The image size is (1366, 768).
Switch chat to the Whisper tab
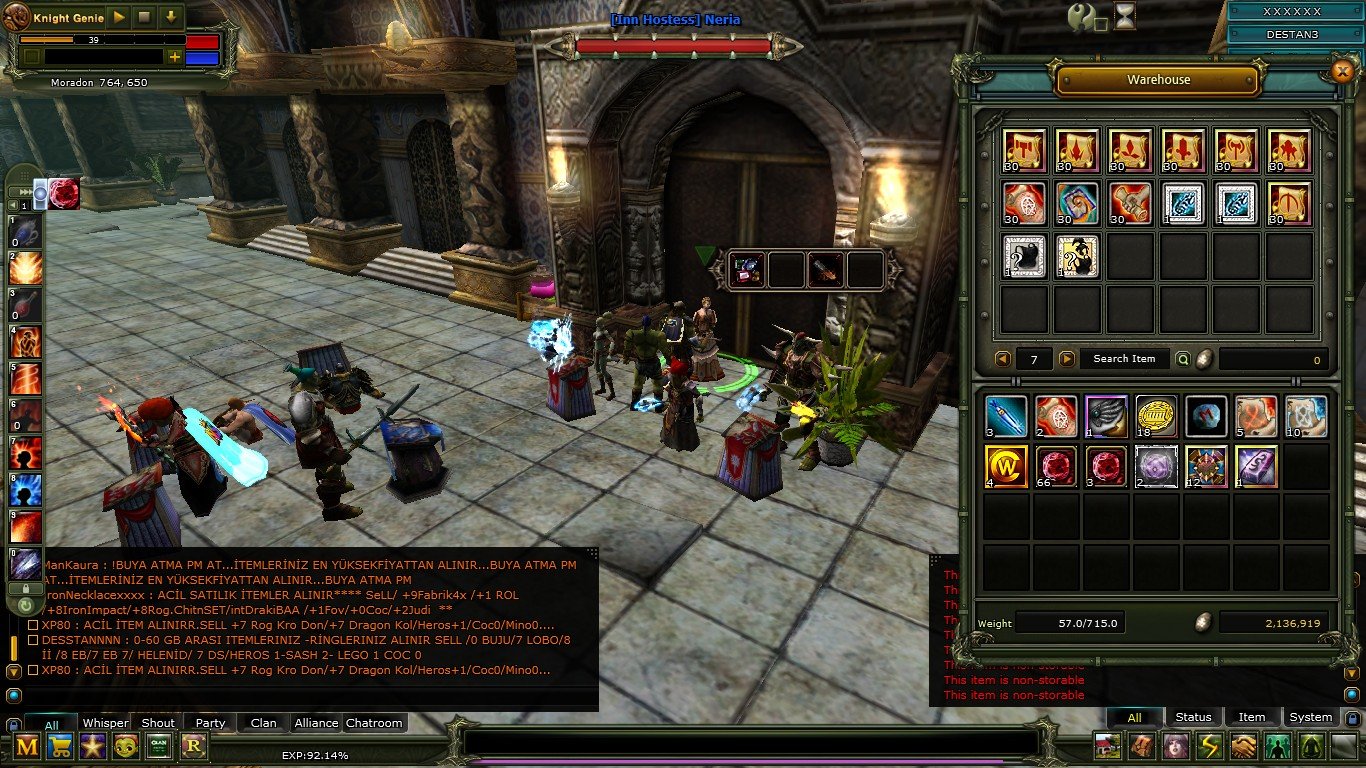105,723
